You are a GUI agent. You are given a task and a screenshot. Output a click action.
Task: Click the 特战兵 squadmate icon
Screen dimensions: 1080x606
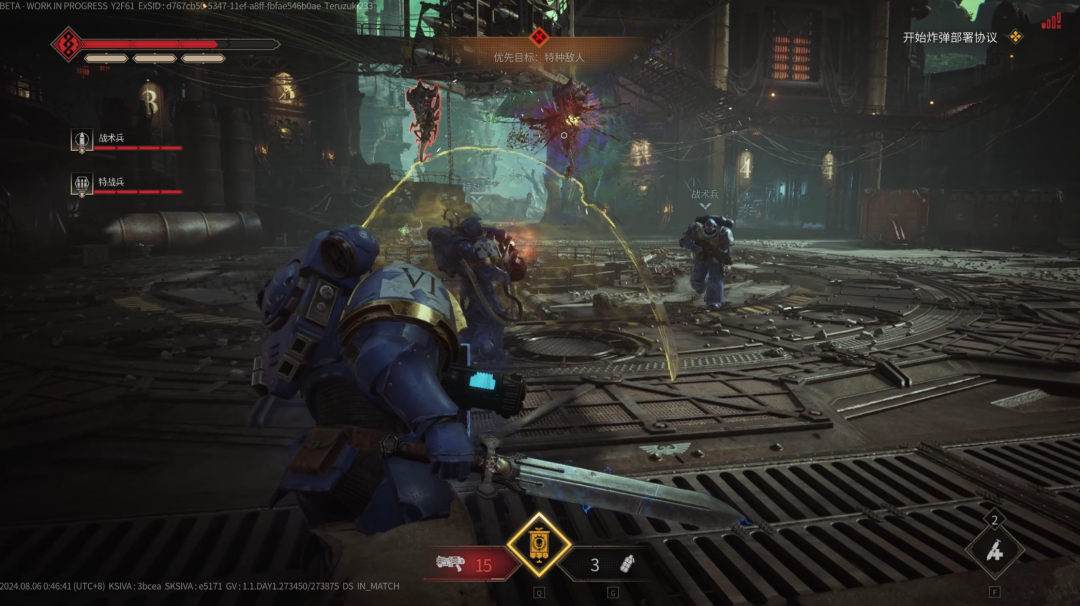(82, 184)
